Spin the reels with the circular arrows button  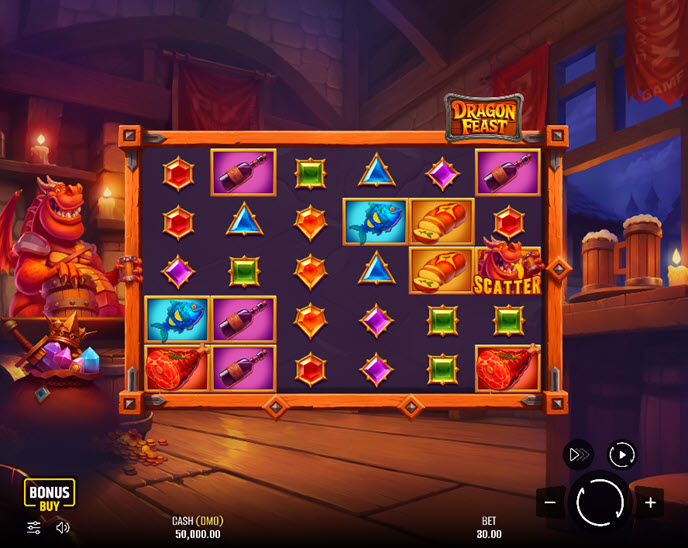tap(599, 502)
